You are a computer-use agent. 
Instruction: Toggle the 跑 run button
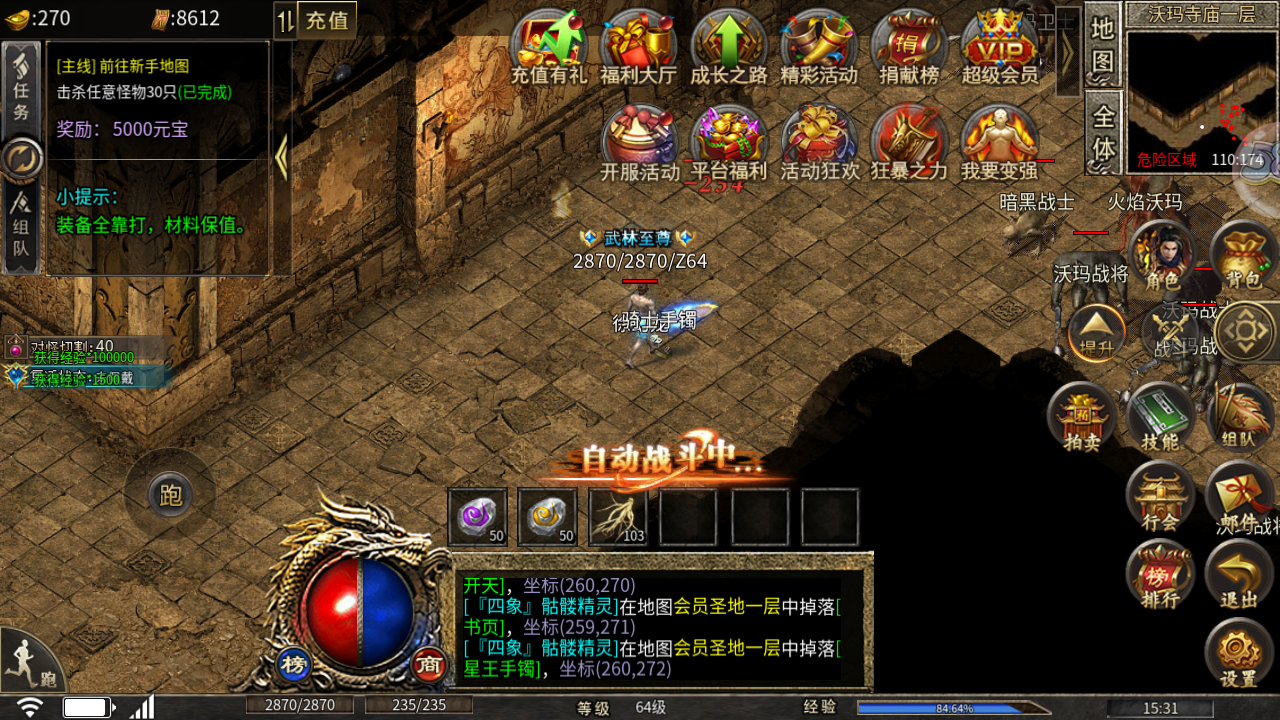(x=170, y=494)
